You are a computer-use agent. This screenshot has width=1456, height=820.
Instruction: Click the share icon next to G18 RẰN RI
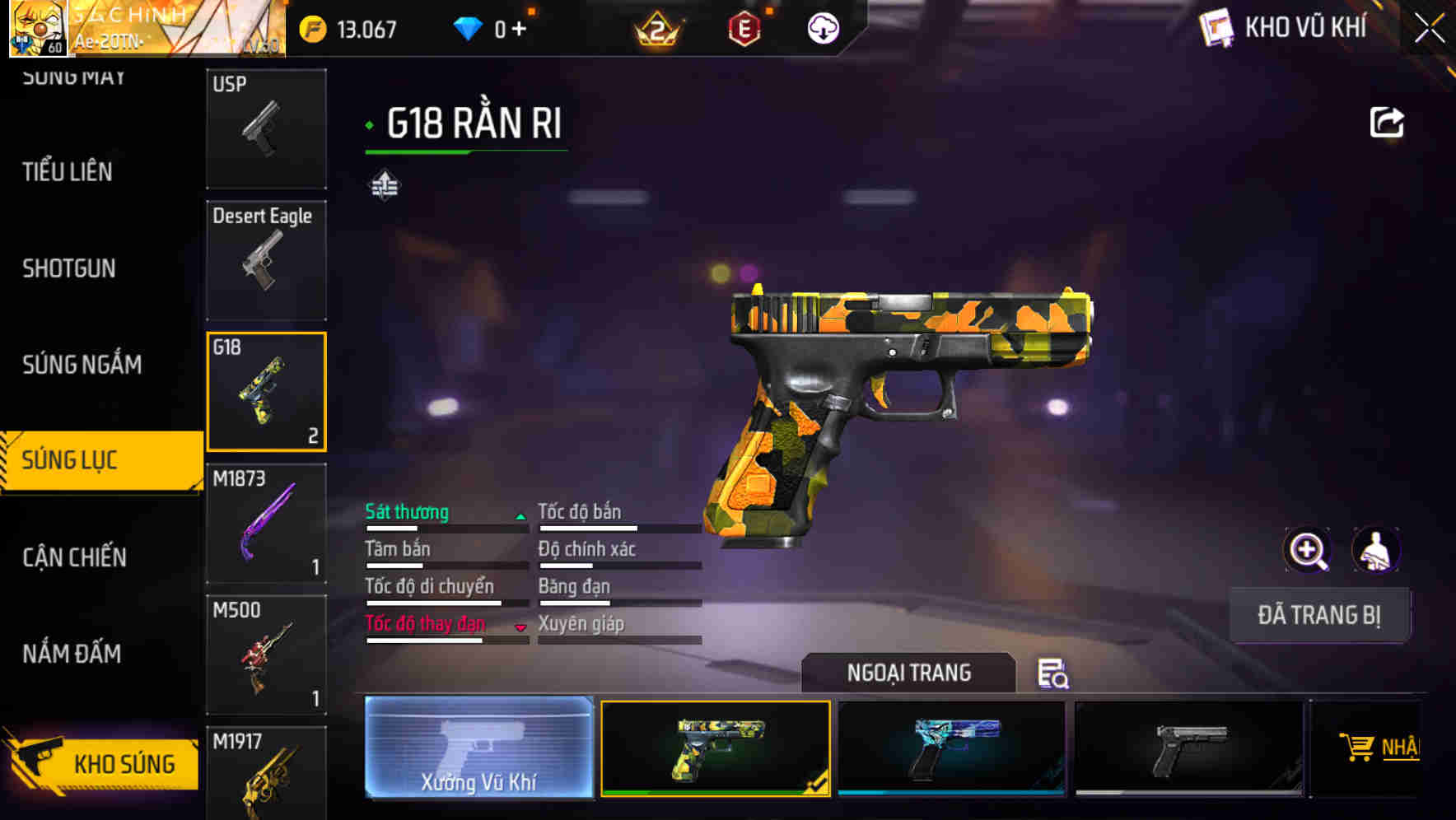1387,121
